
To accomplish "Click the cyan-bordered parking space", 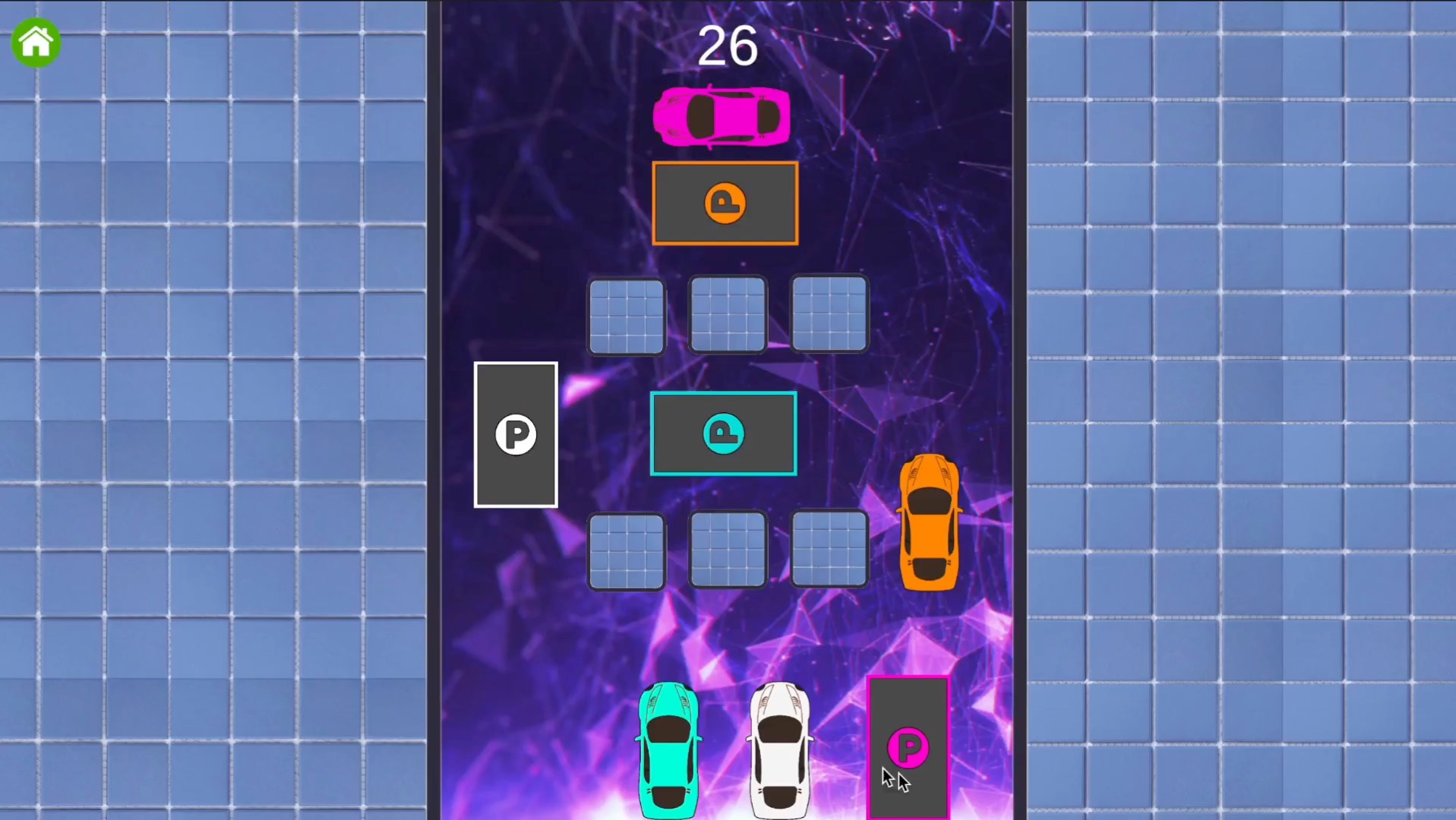I will click(x=723, y=433).
